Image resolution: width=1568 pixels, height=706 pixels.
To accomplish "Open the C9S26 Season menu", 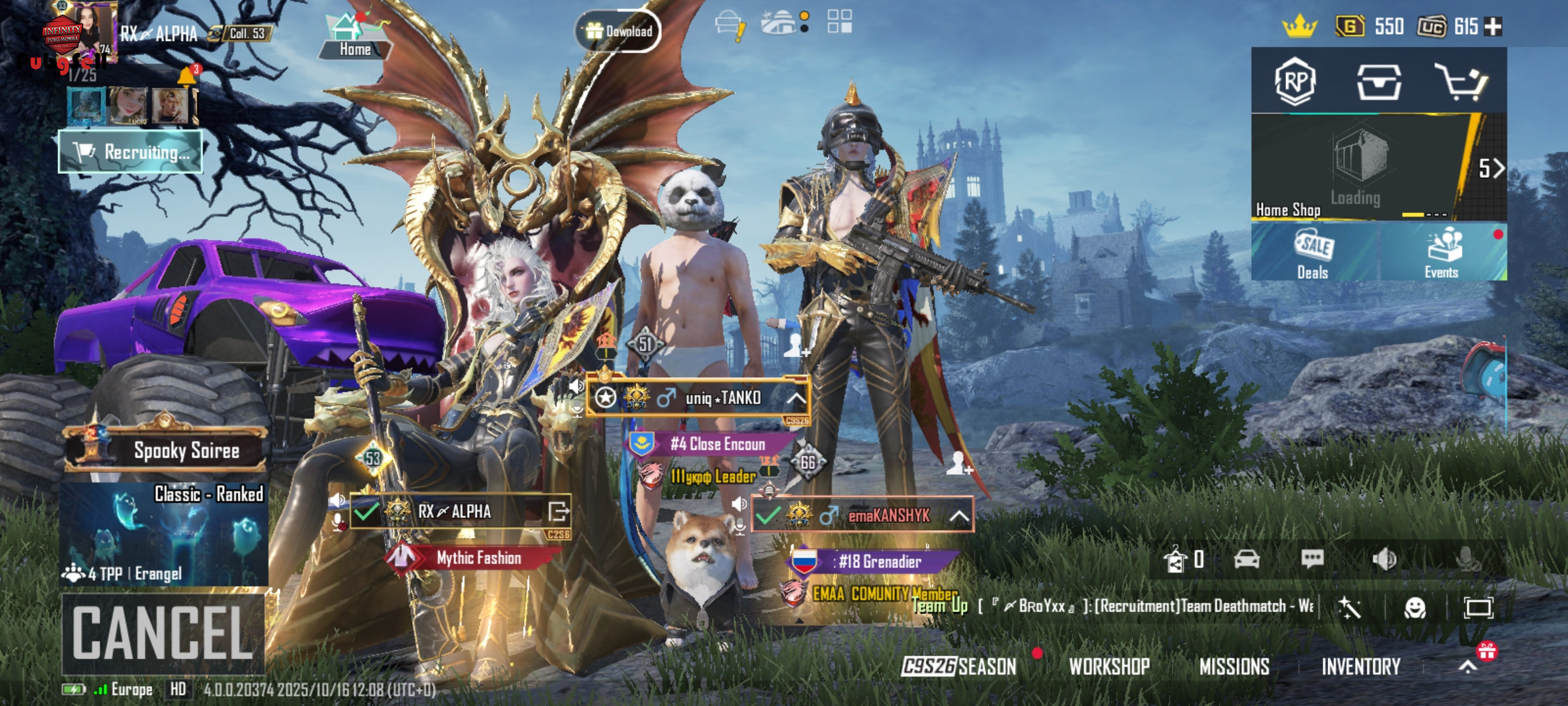I will pyautogui.click(x=958, y=666).
